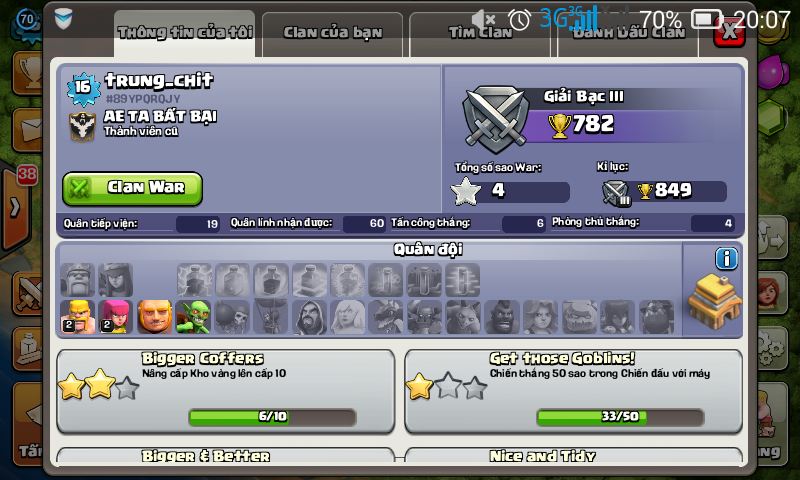
Task: Switch to the Thông tin của tôi tab
Action: tap(185, 32)
